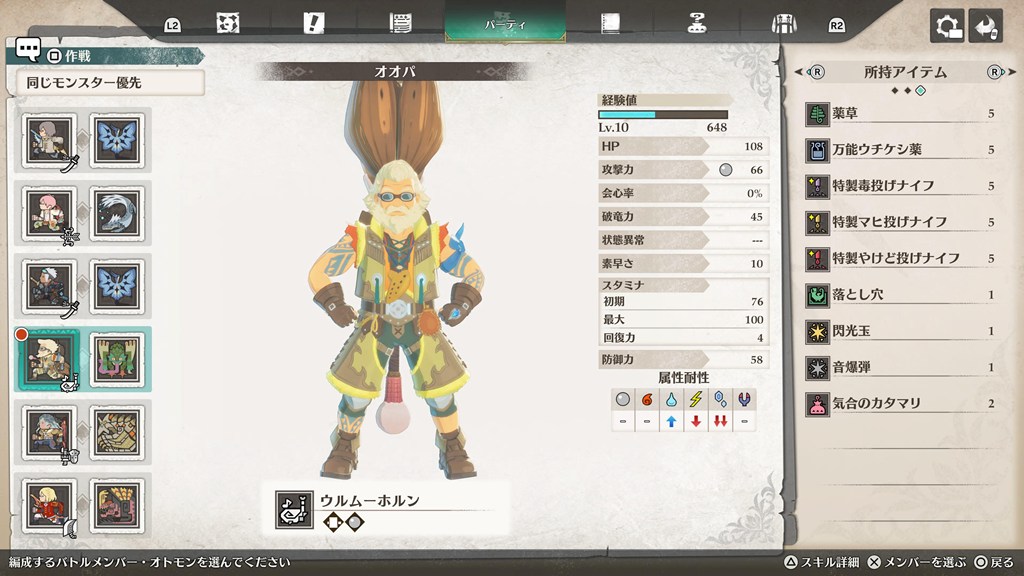Select the green monster partner icon
The width and height of the screenshot is (1024, 576).
point(117,357)
